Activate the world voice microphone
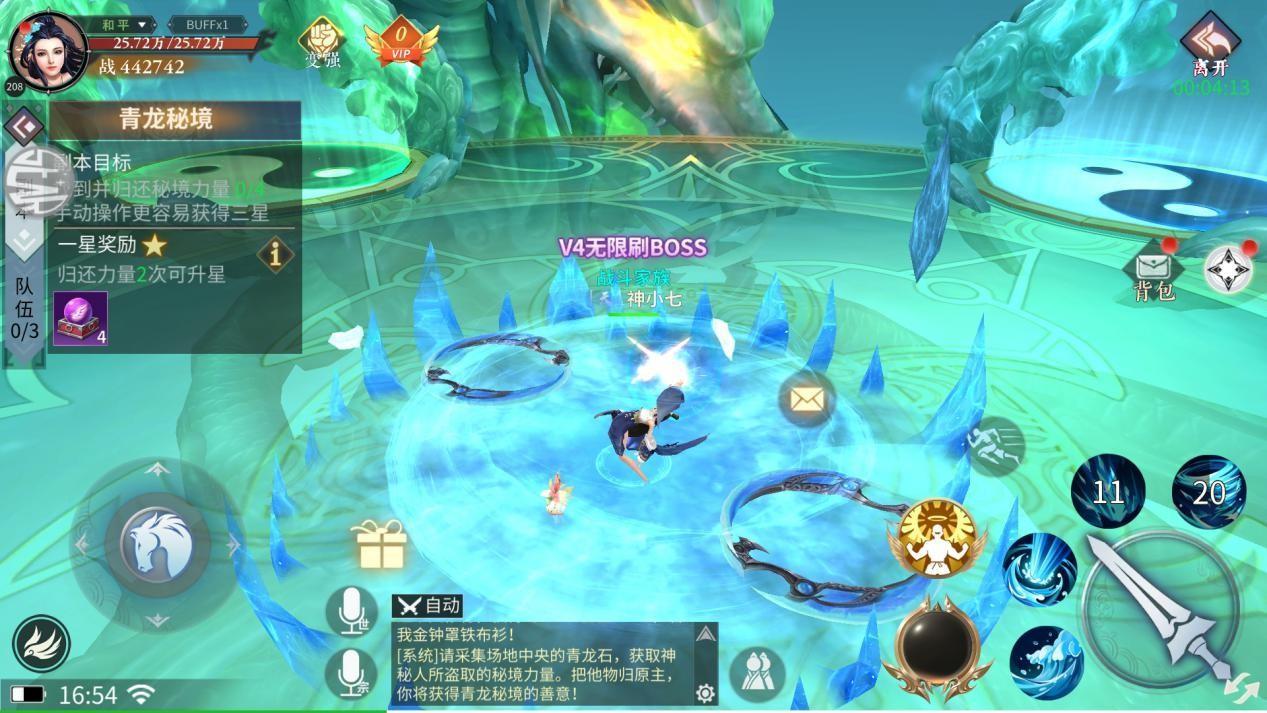Screen dimensions: 1267x713 coord(351,610)
